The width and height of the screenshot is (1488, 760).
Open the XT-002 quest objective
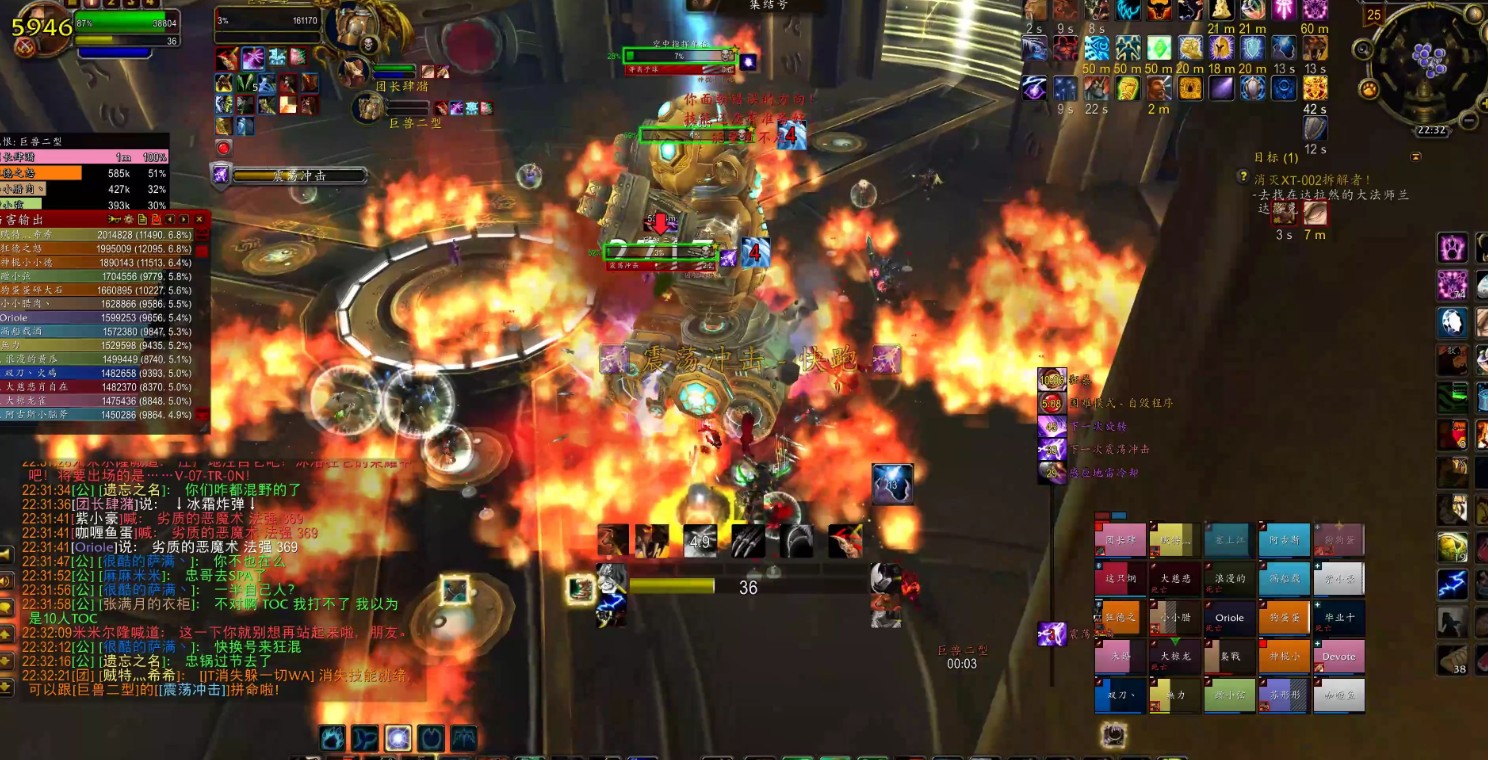click(1320, 180)
